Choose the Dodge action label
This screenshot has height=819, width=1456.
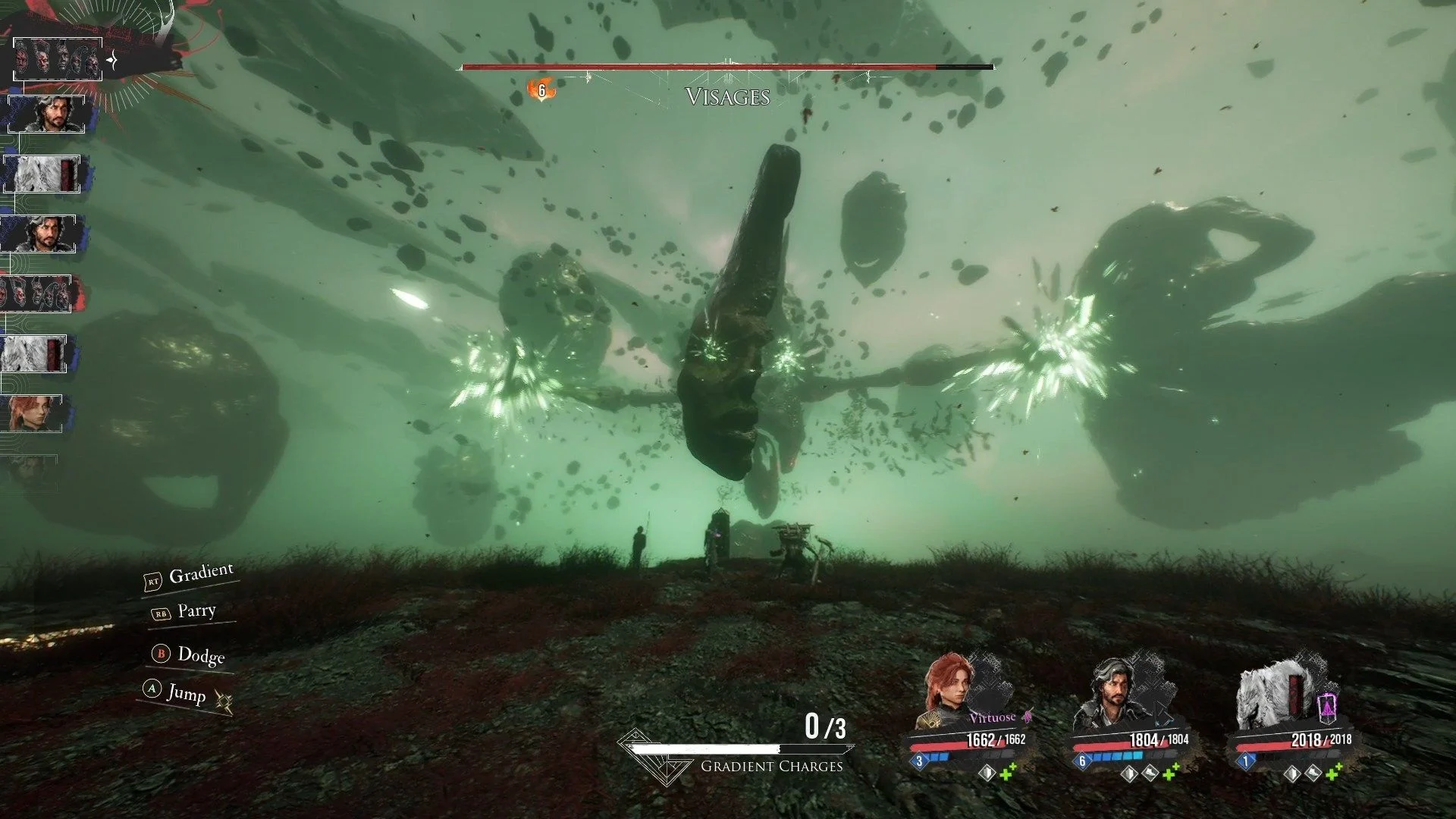pyautogui.click(x=200, y=654)
